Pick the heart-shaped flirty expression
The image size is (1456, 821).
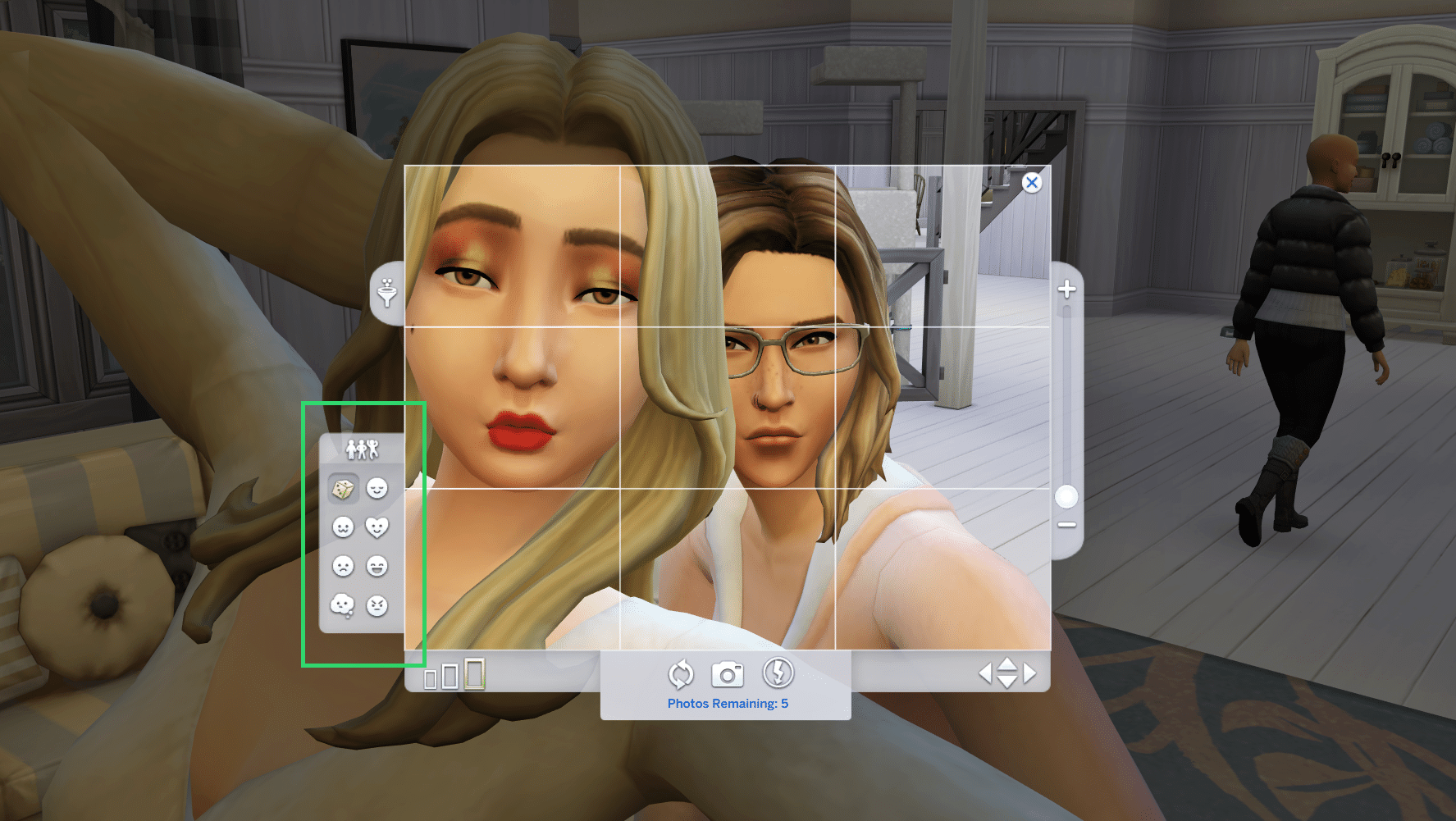point(376,527)
